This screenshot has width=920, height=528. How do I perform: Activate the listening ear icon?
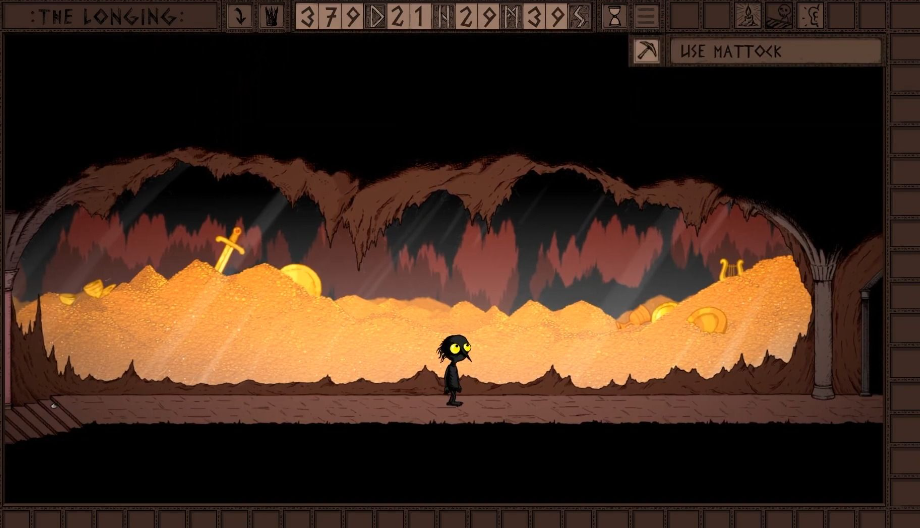tap(811, 16)
